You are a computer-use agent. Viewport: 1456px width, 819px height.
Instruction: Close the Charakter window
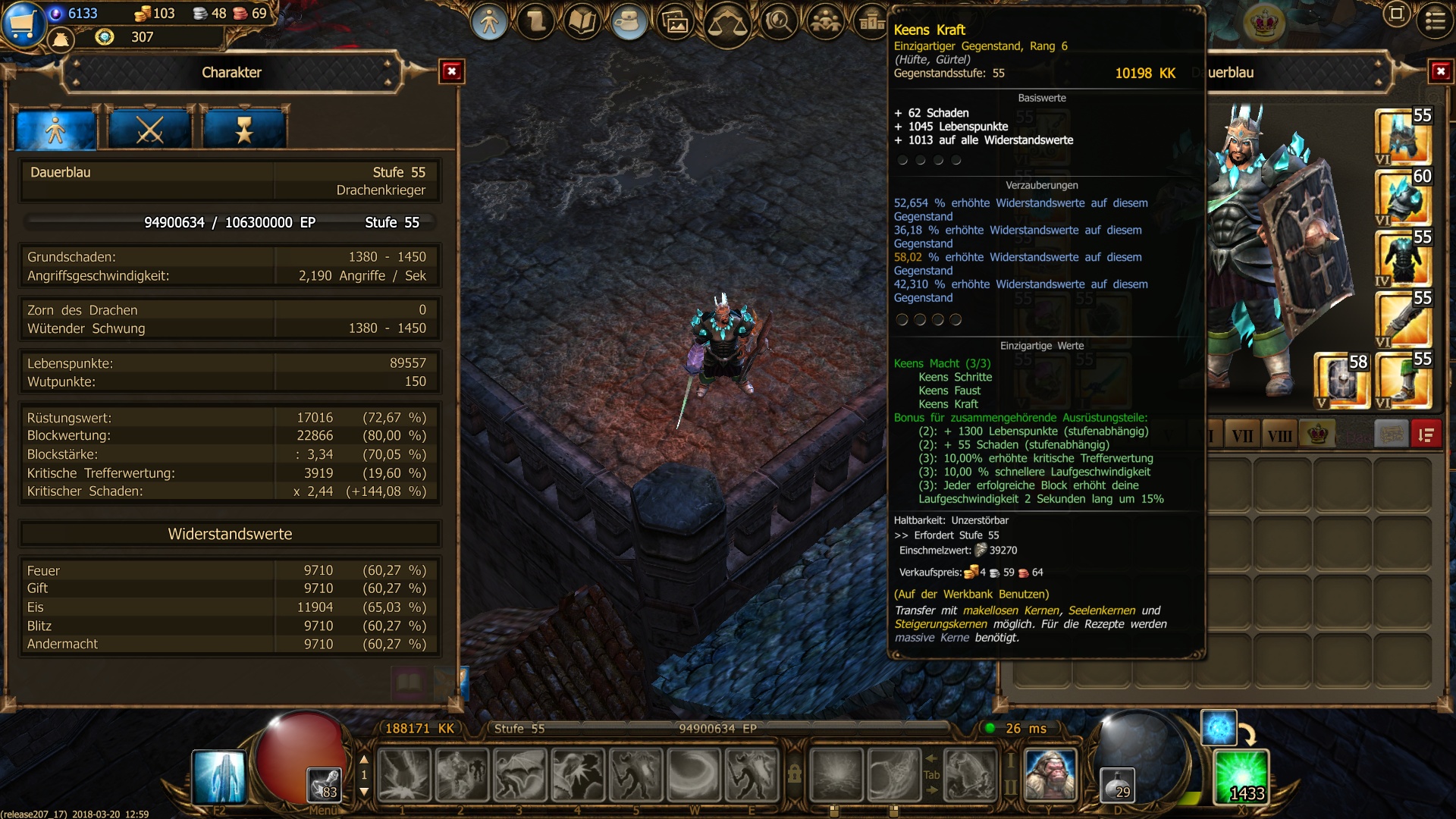[452, 72]
